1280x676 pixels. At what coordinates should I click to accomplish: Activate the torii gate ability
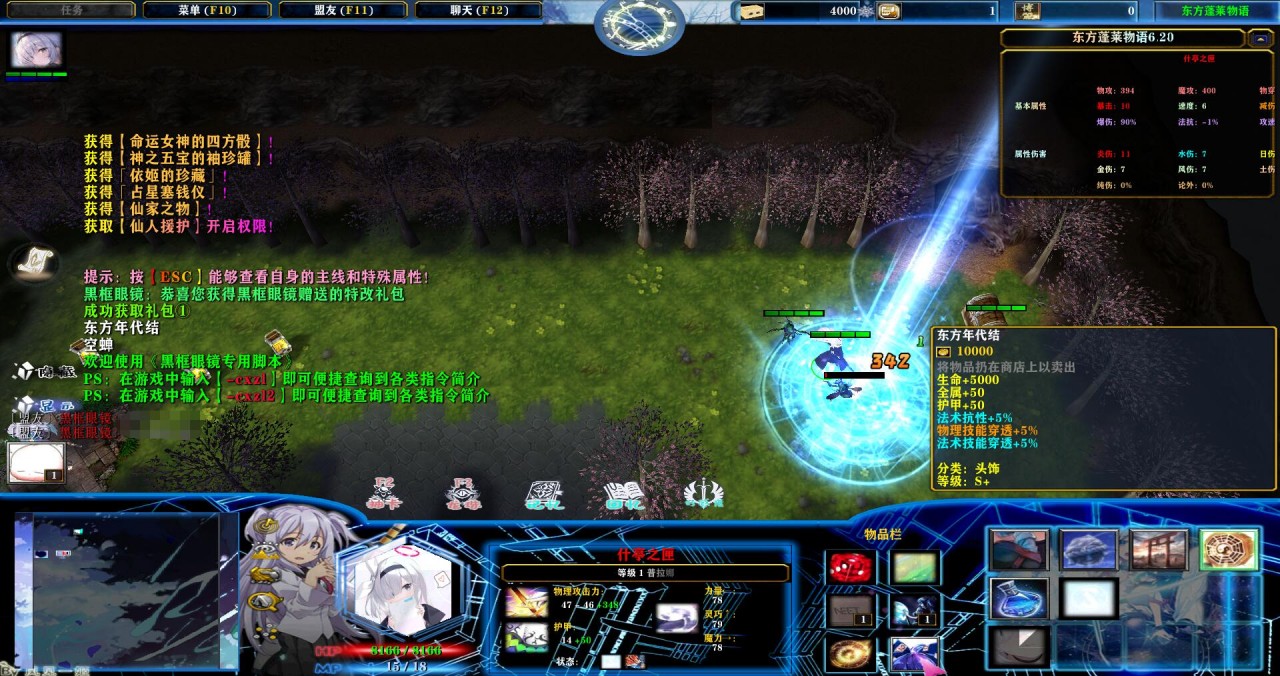pyautogui.click(x=1159, y=551)
